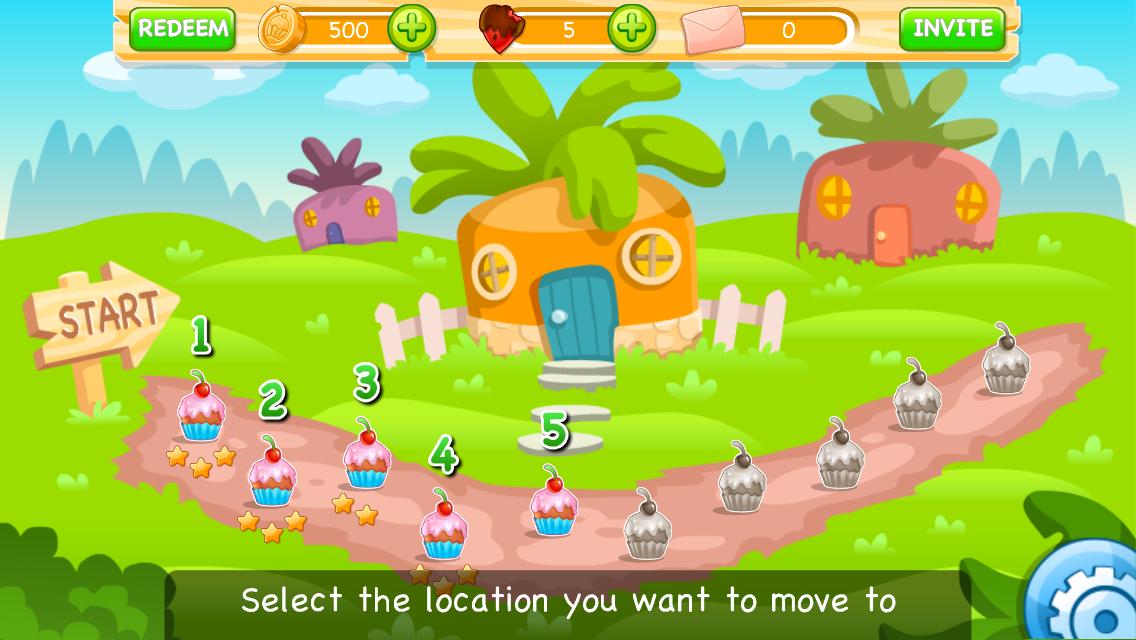Viewport: 1136px width, 640px height.
Task: Start the level 5 cupcake stage
Action: pos(552,503)
